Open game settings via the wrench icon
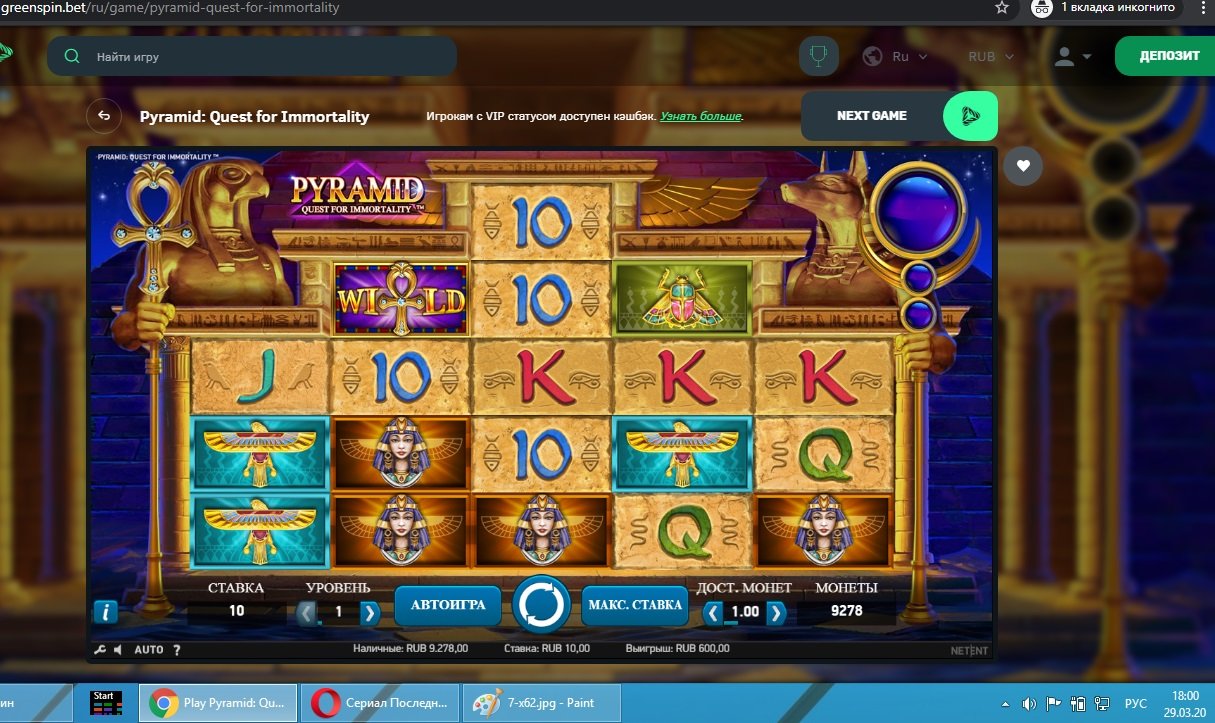1215x723 pixels. point(100,650)
